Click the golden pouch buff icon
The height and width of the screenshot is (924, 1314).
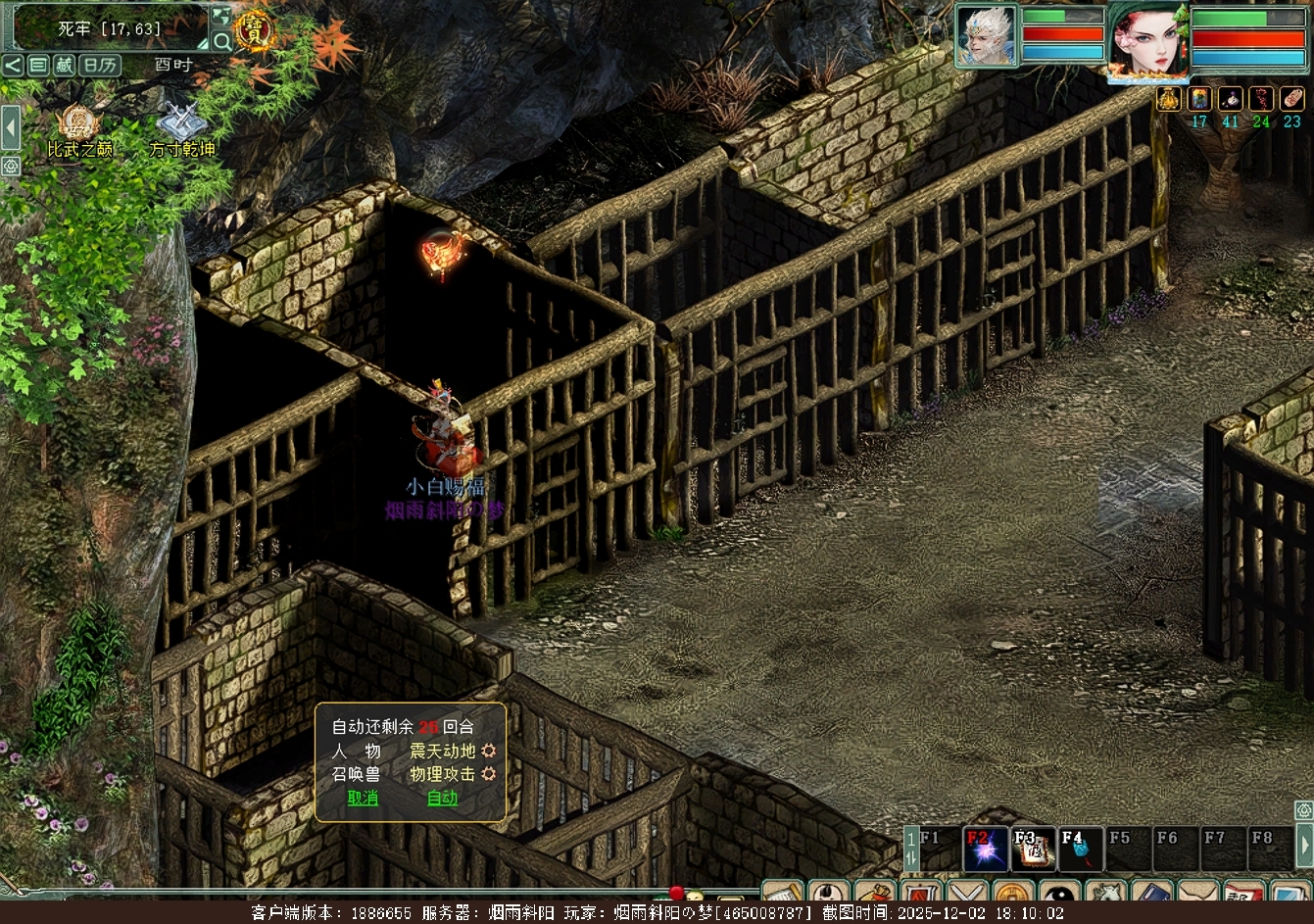point(1169,99)
